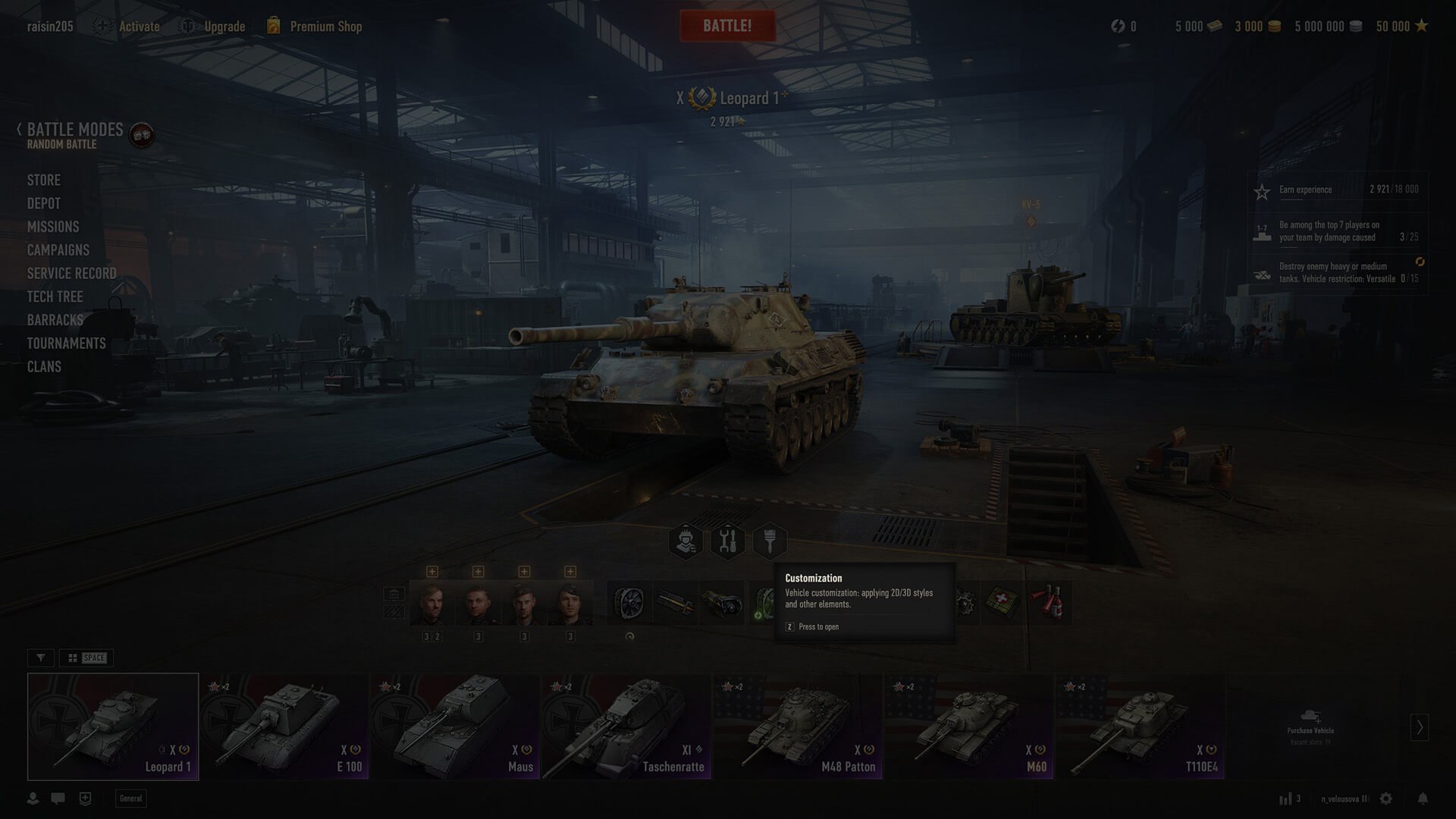Image resolution: width=1456 pixels, height=819 pixels.
Task: Open the Customization paintbrush icon
Action: click(770, 541)
